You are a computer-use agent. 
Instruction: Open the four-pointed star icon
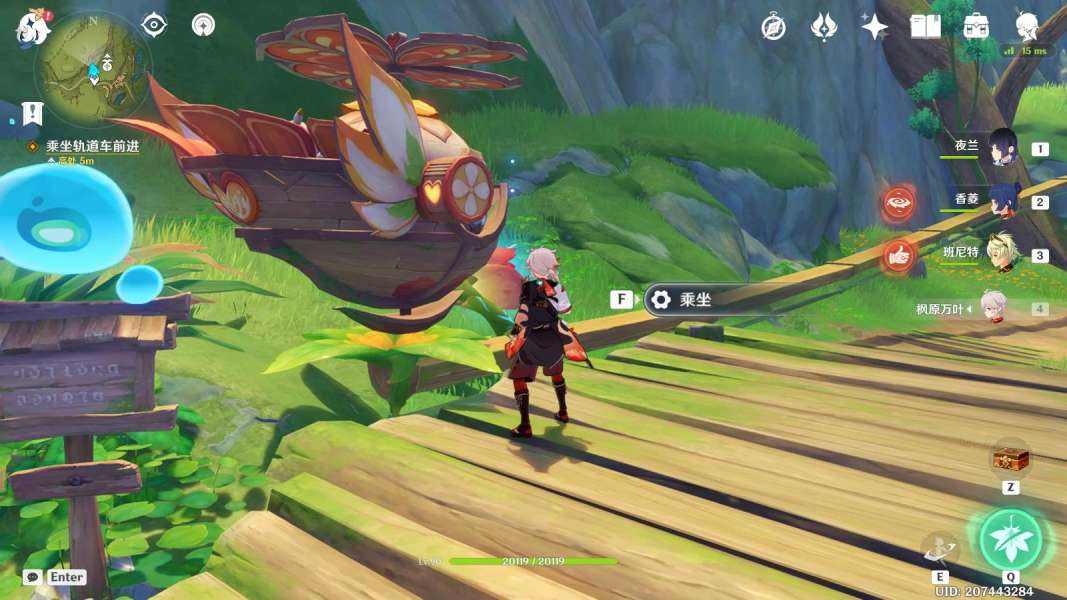pyautogui.click(x=874, y=27)
